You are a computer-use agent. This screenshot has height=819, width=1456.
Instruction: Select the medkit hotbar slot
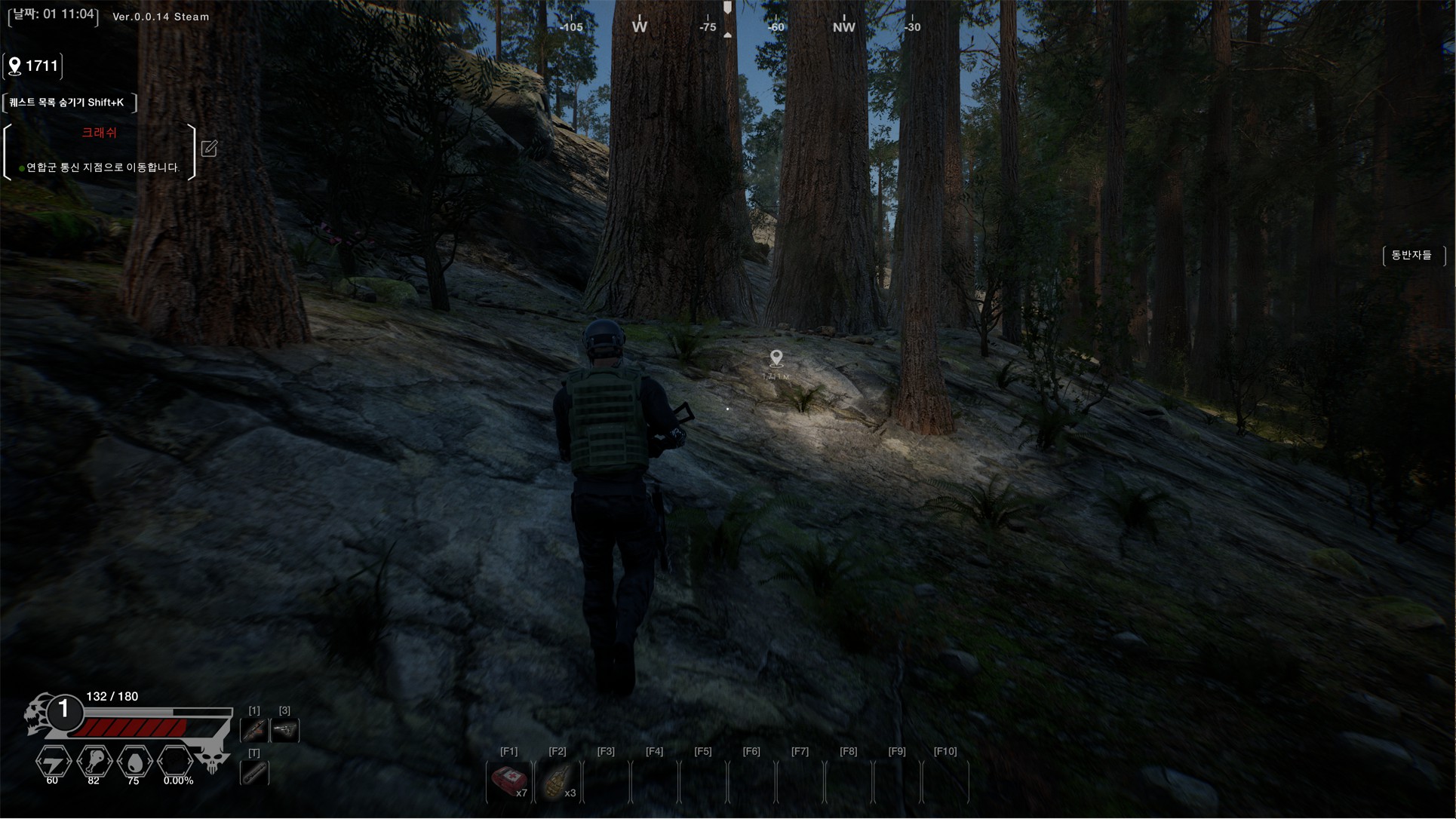(x=509, y=781)
